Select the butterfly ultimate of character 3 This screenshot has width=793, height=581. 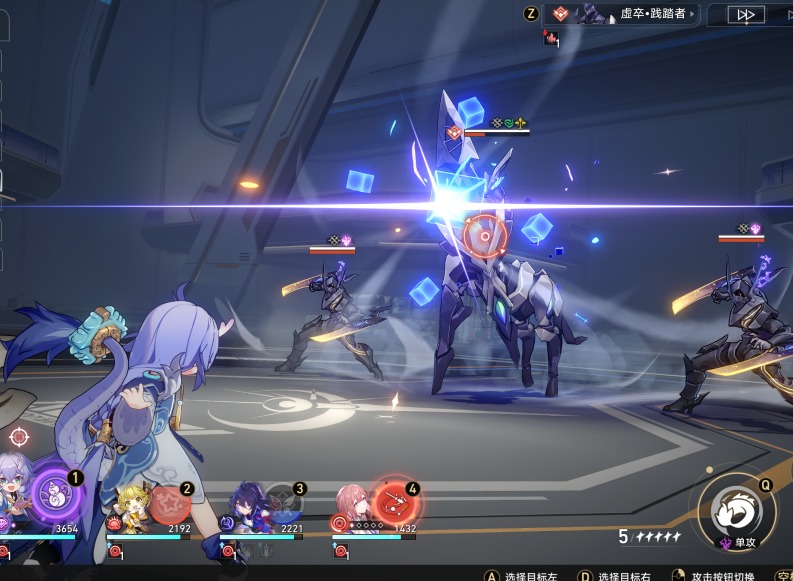tap(284, 502)
